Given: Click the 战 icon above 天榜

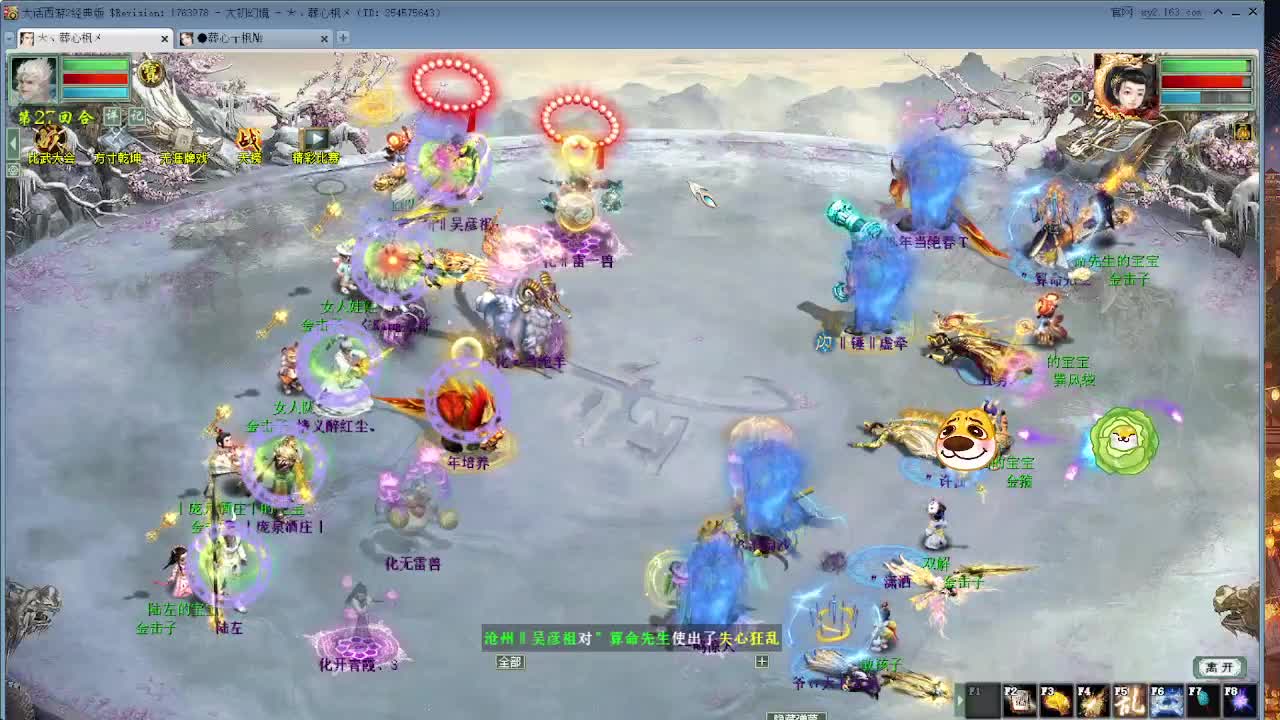Looking at the screenshot, I should click(247, 140).
